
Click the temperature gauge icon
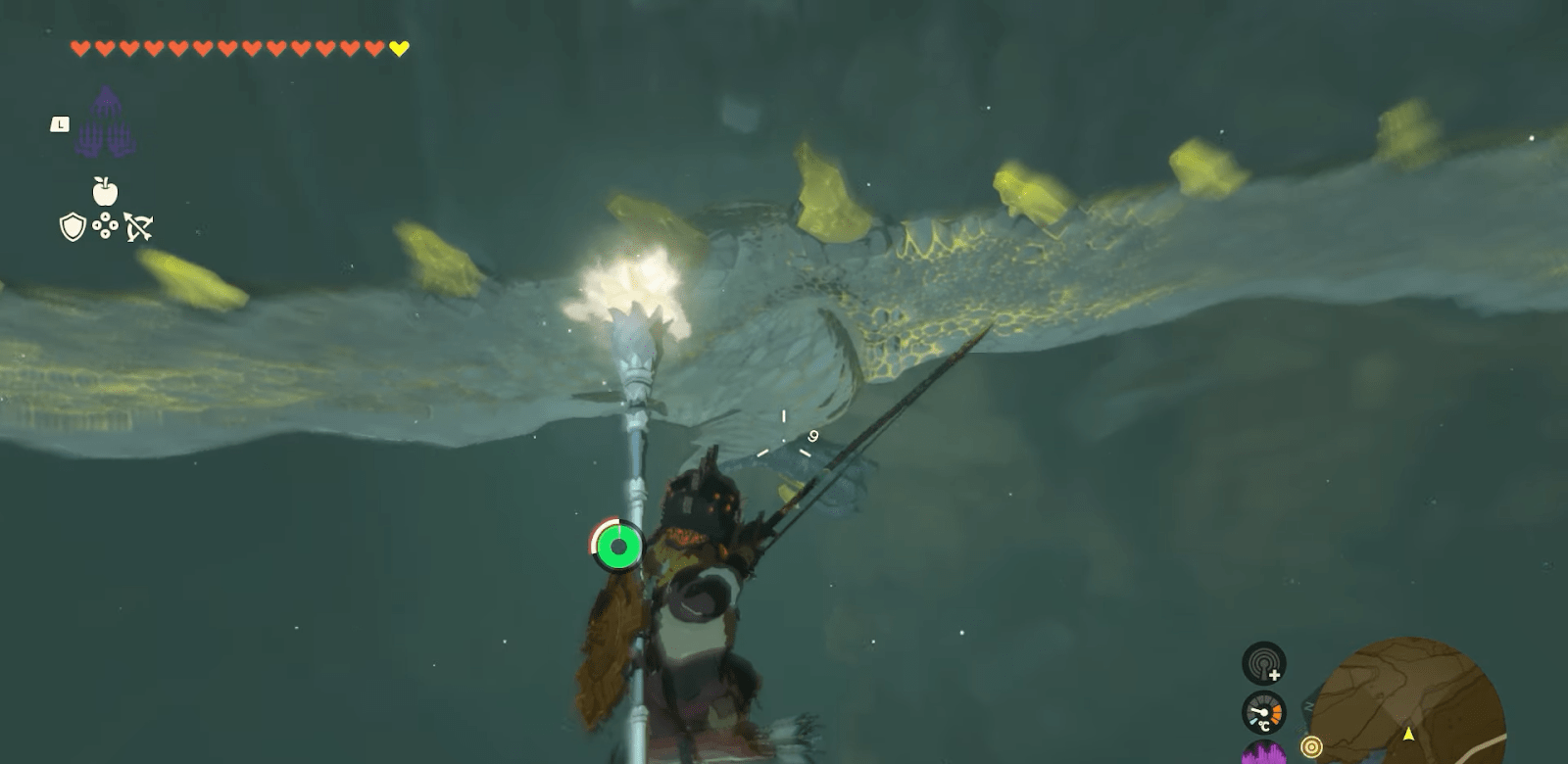point(1262,712)
